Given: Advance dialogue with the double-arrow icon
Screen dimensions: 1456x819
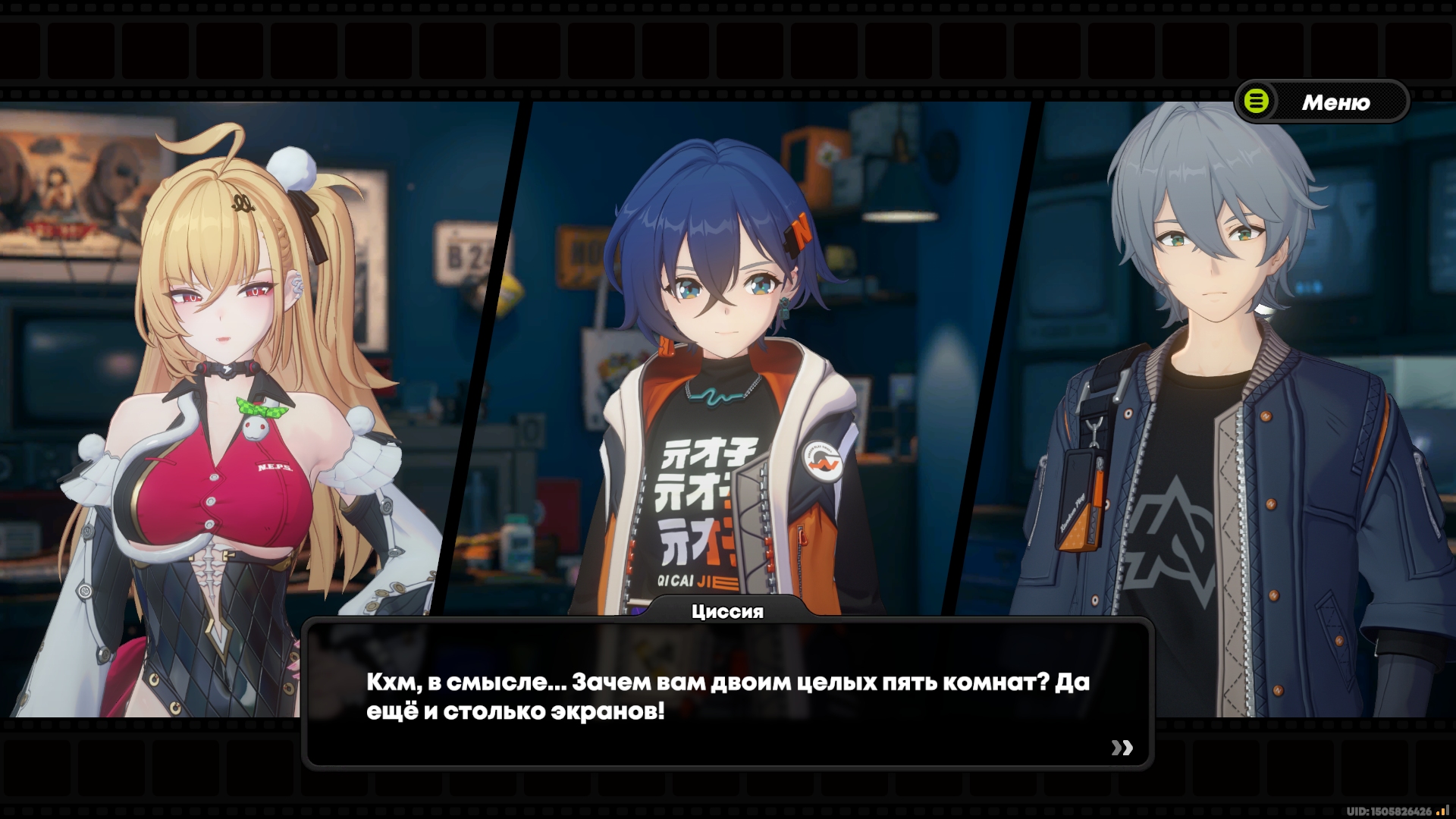Looking at the screenshot, I should pyautogui.click(x=1122, y=748).
